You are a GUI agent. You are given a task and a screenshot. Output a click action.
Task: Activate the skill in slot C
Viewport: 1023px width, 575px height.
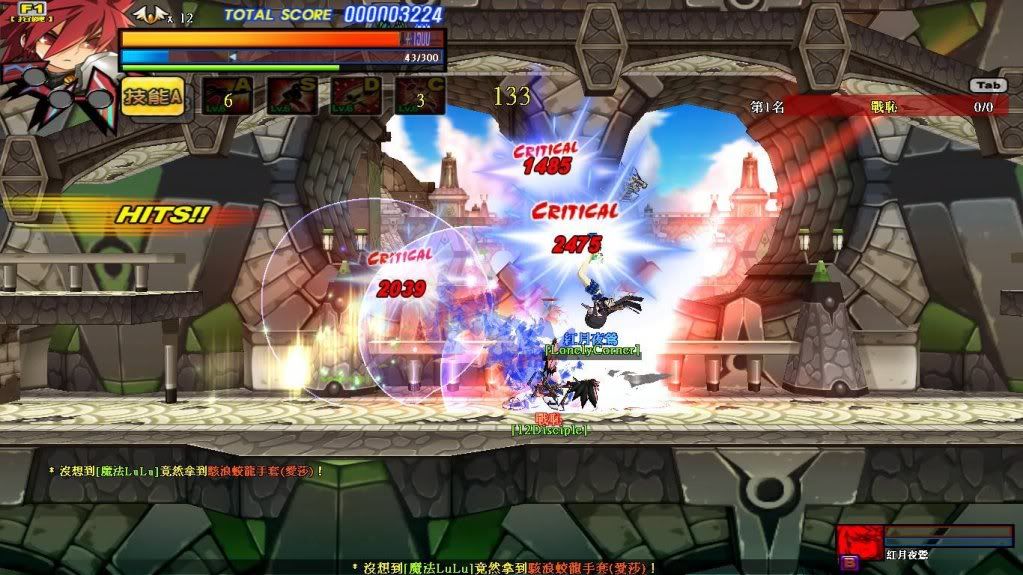click(x=419, y=96)
